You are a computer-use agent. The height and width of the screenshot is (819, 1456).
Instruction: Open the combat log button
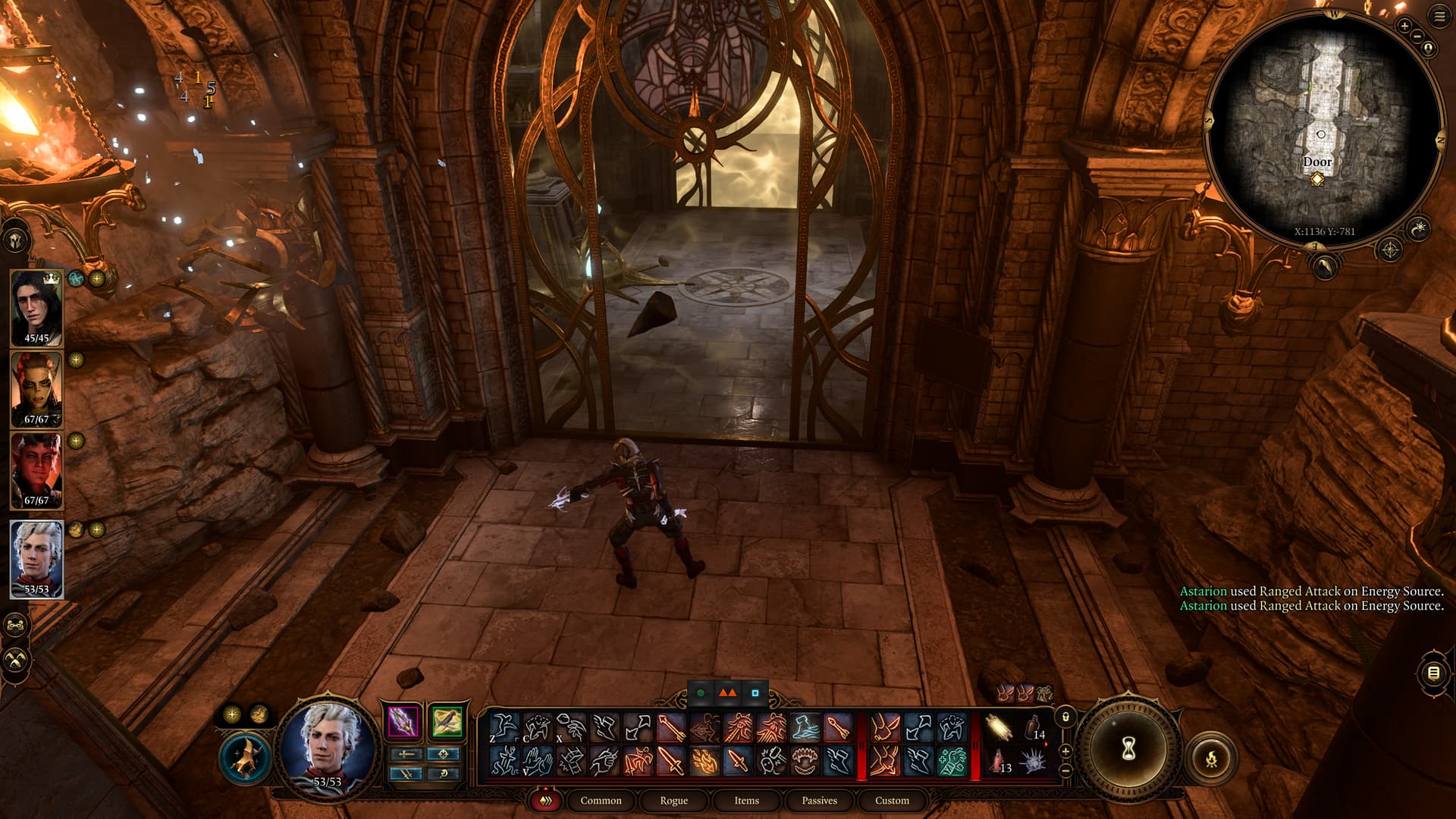point(1433,673)
